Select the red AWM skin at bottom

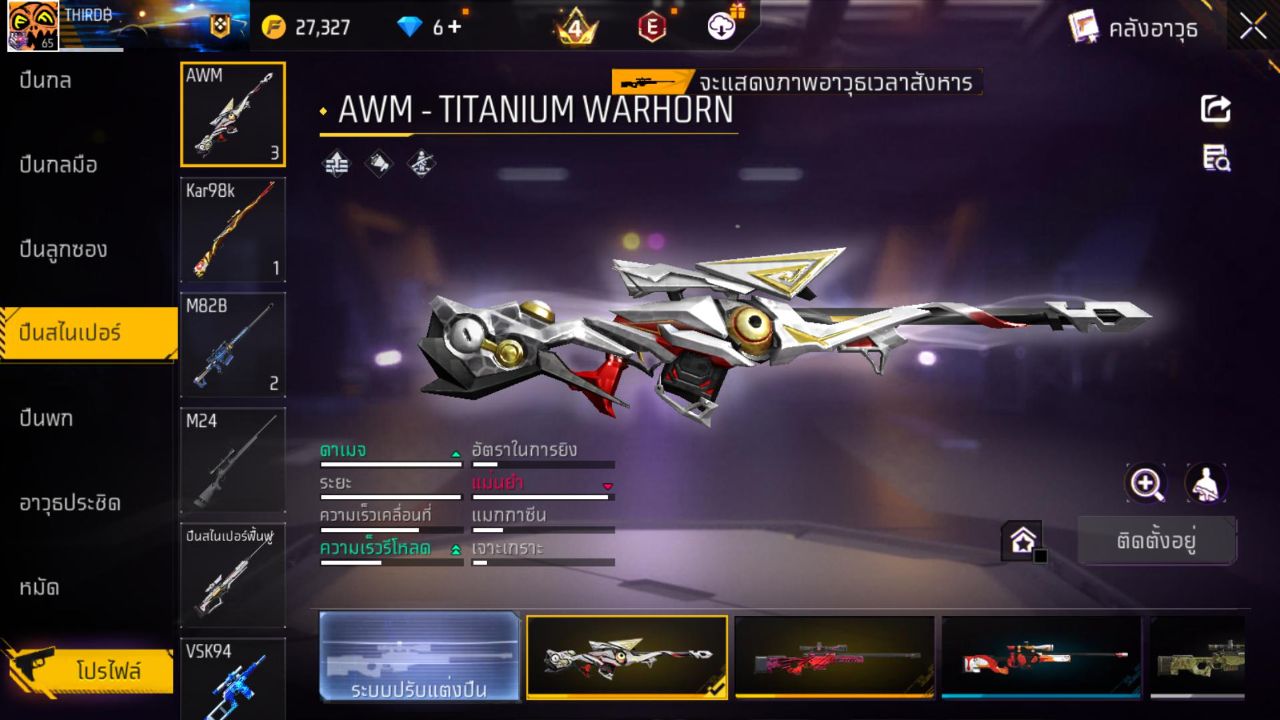click(836, 657)
